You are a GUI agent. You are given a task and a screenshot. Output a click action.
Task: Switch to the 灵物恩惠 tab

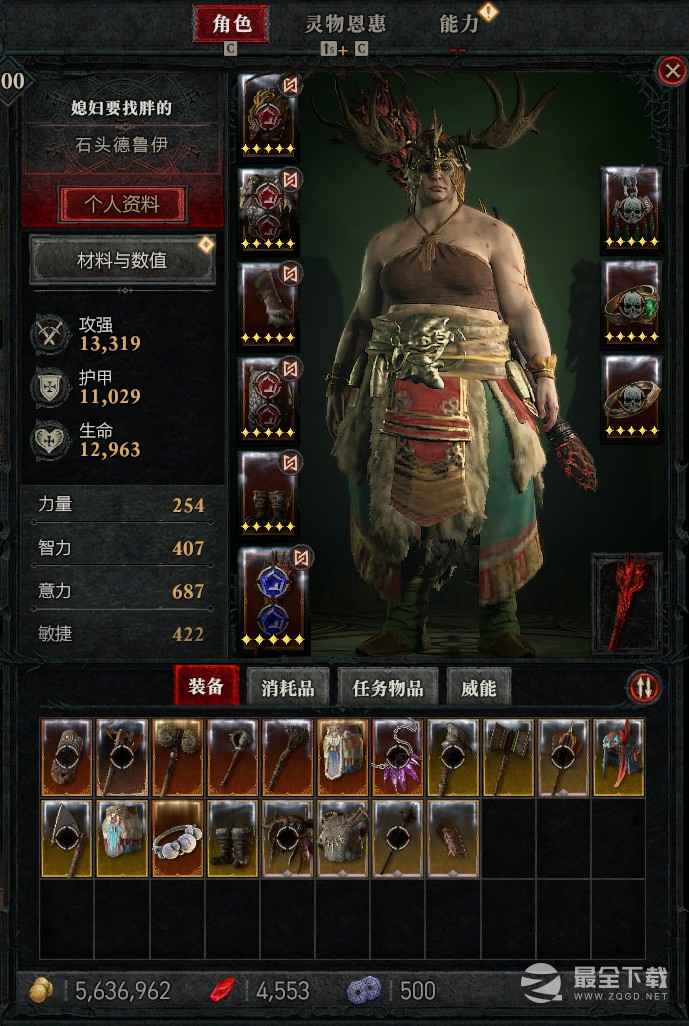point(345,24)
